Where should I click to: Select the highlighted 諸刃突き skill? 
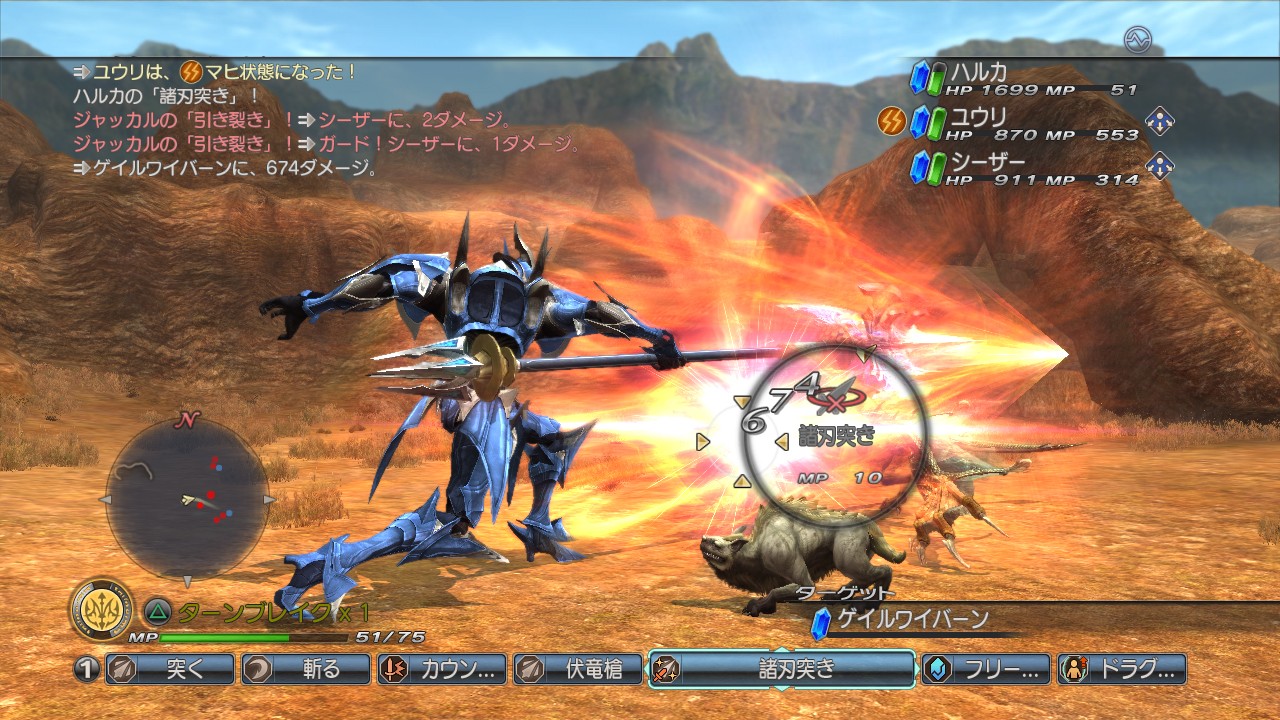click(782, 669)
